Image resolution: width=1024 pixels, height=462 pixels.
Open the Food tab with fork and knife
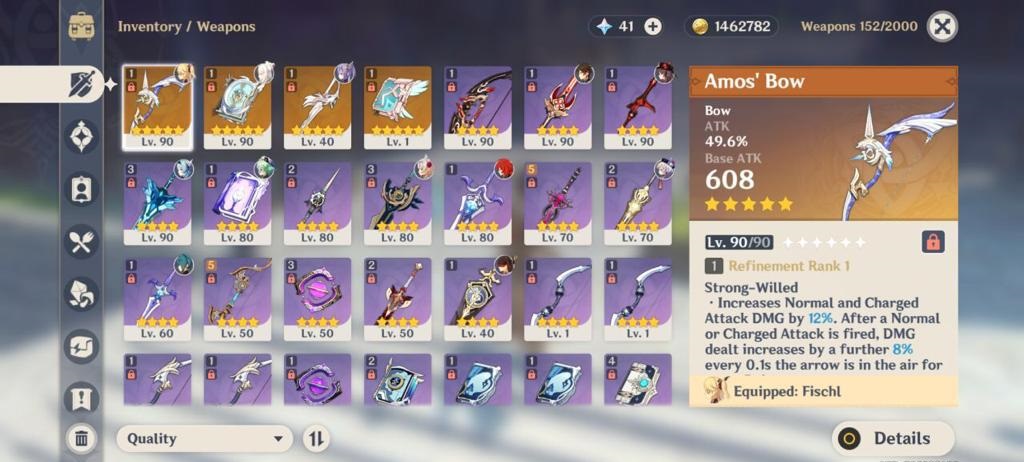coord(81,241)
